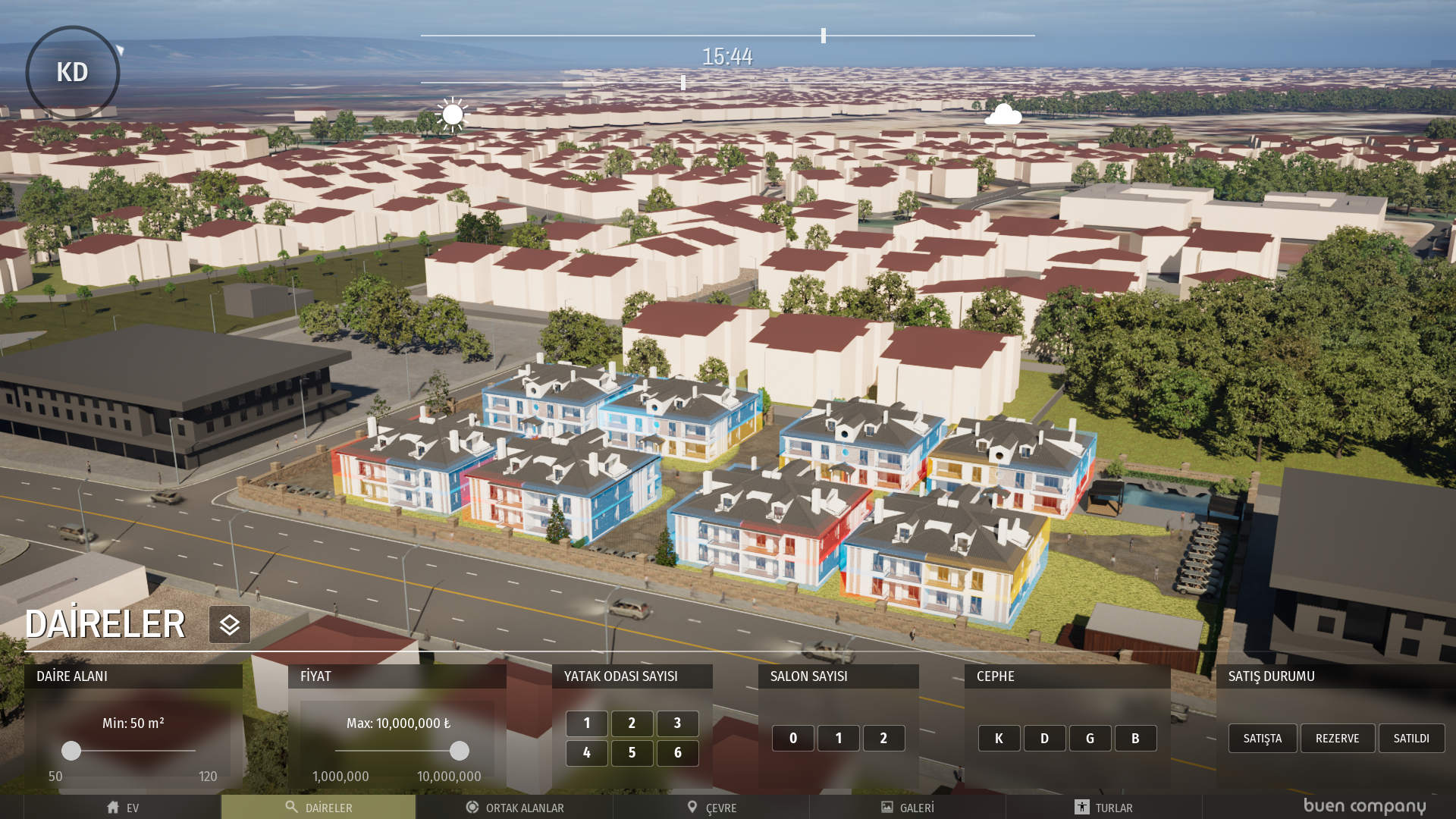
Task: Toggle the REZERVE status filter
Action: (1337, 739)
